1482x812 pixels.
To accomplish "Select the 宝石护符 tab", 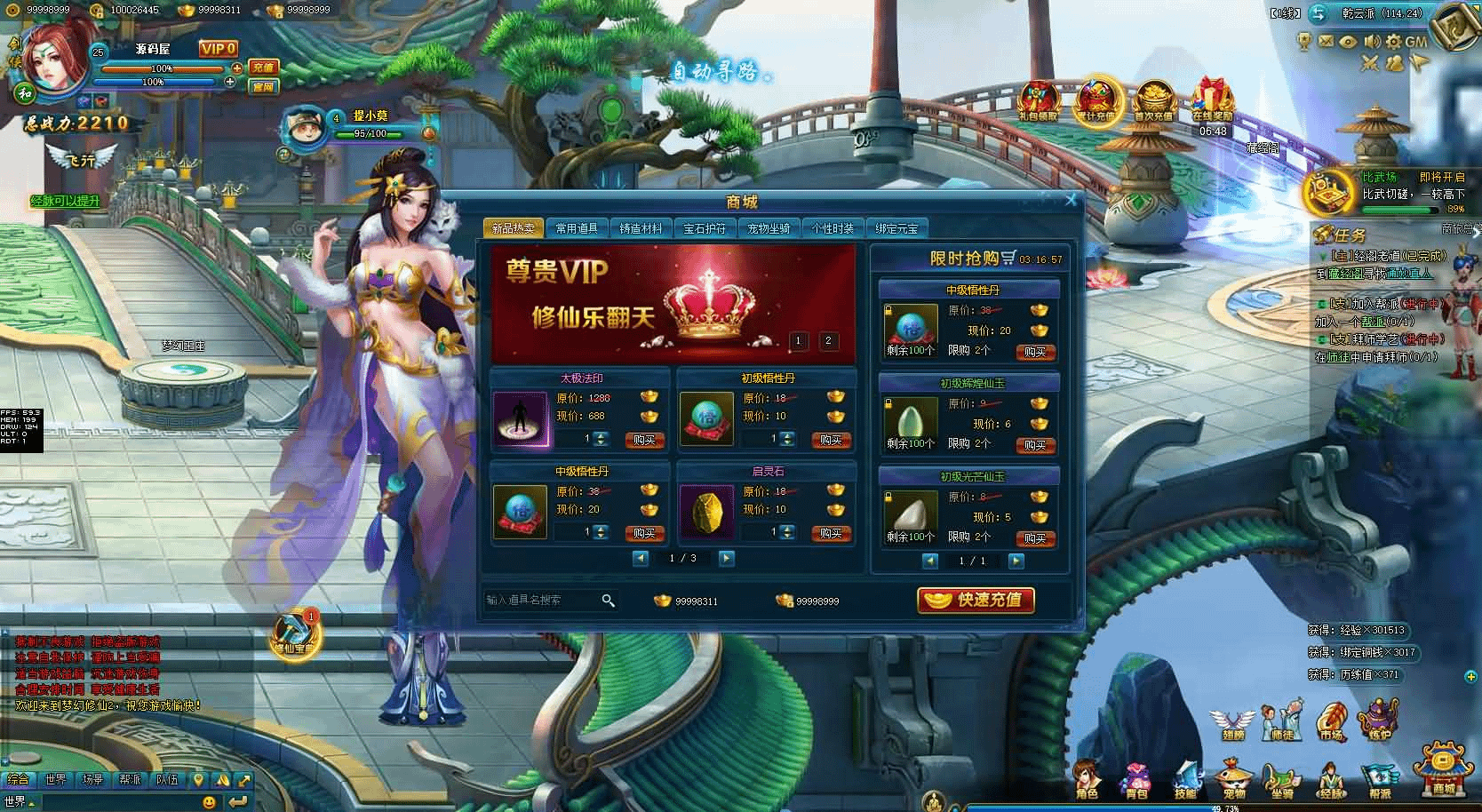I will click(705, 228).
